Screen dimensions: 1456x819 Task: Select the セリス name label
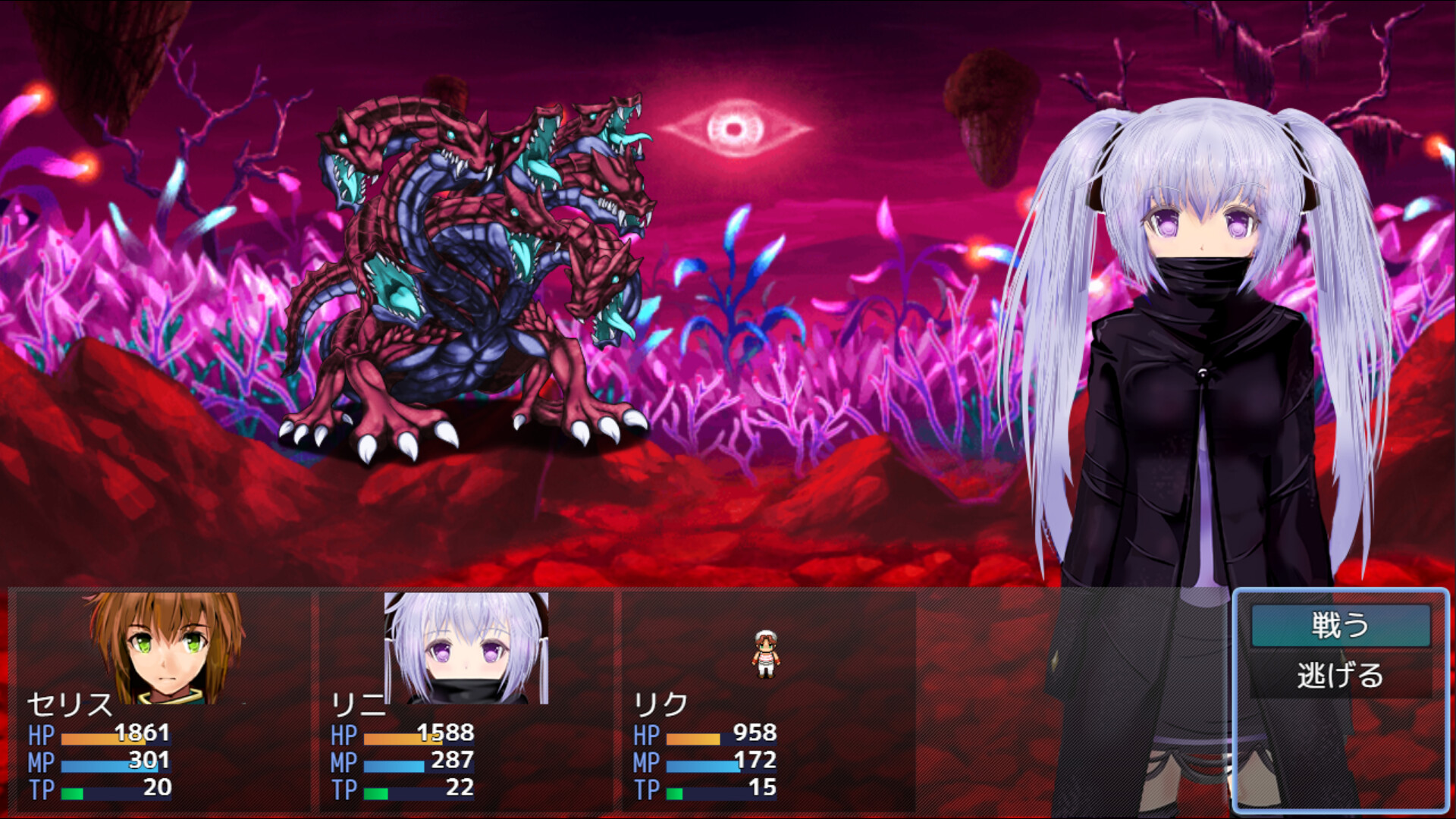68,705
